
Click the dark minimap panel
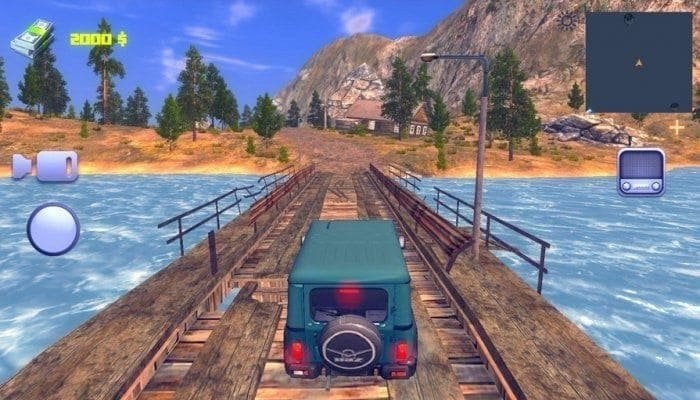pyautogui.click(x=638, y=62)
